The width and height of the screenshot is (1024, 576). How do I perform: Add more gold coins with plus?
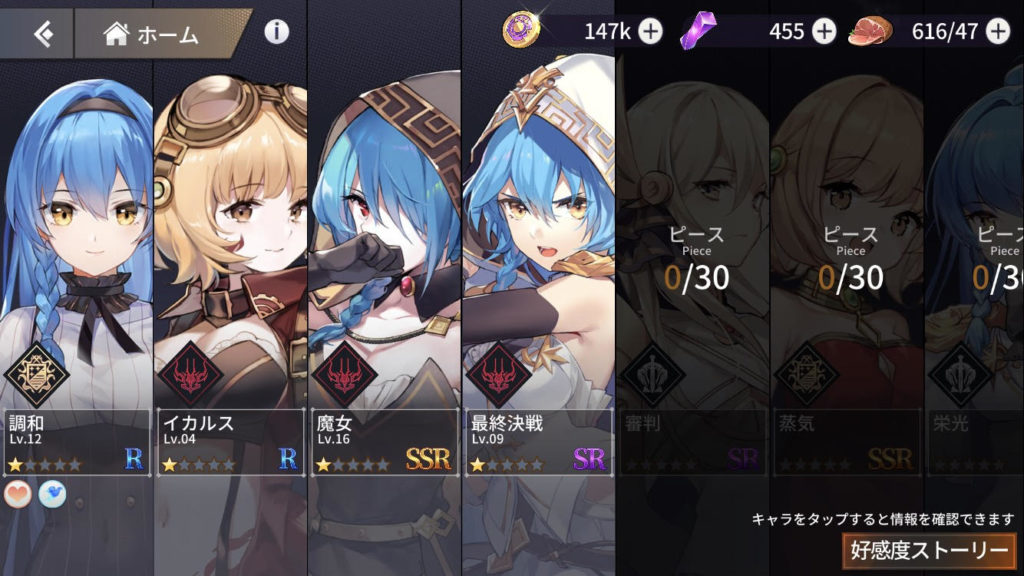click(x=650, y=32)
